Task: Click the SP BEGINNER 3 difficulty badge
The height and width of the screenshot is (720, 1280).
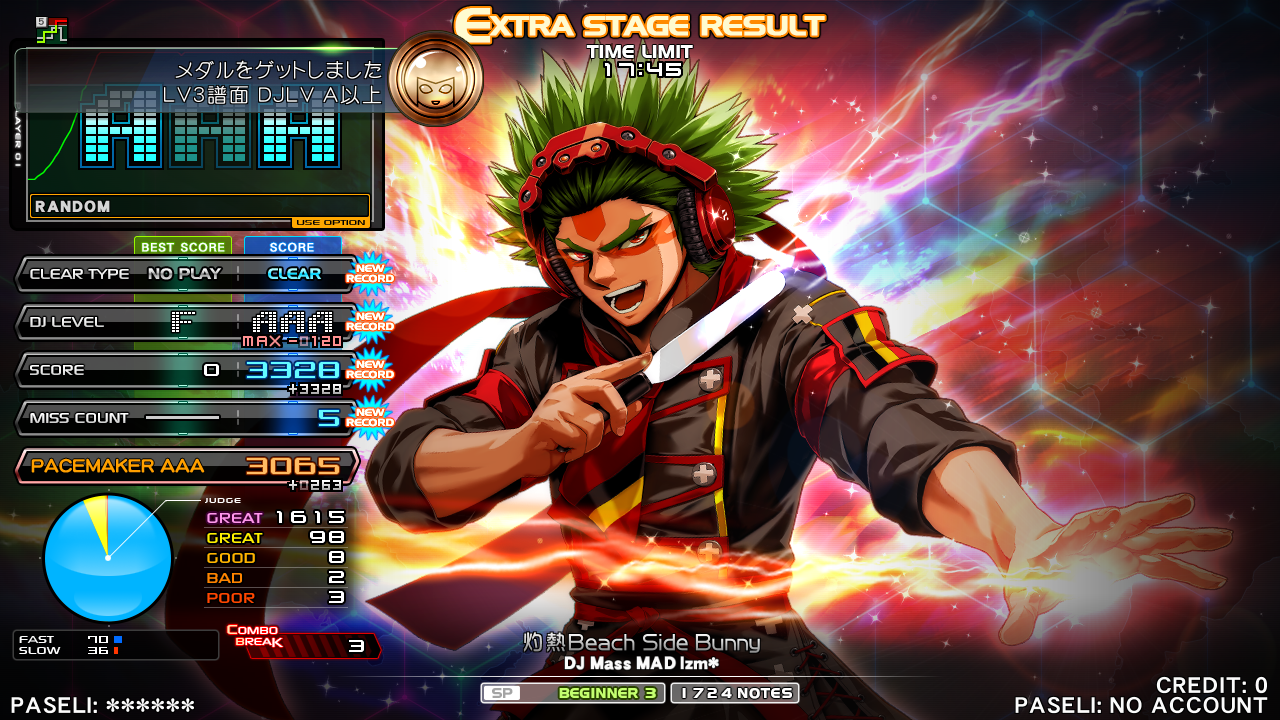Action: click(573, 693)
